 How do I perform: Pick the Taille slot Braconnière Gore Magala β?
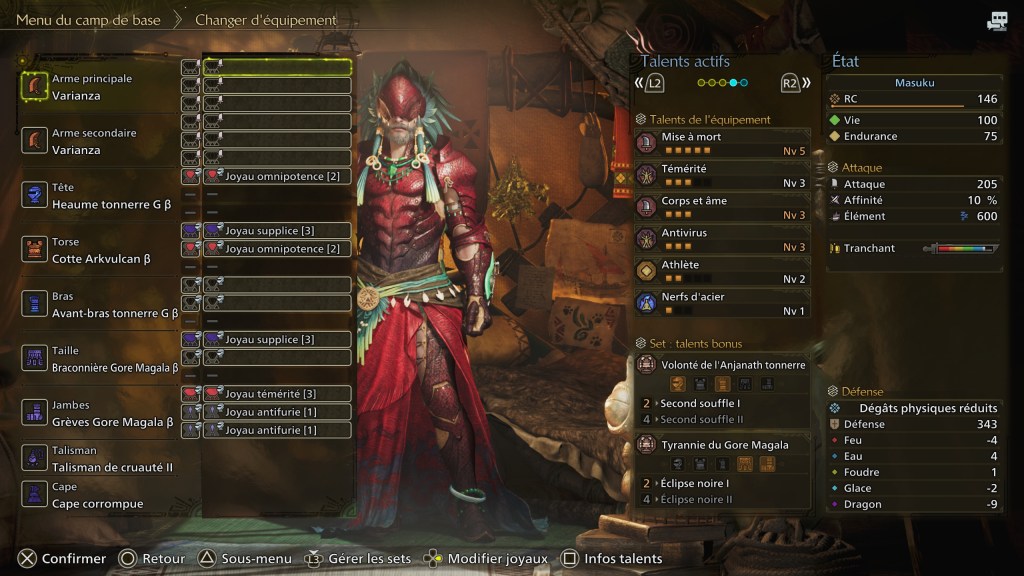click(x=100, y=358)
